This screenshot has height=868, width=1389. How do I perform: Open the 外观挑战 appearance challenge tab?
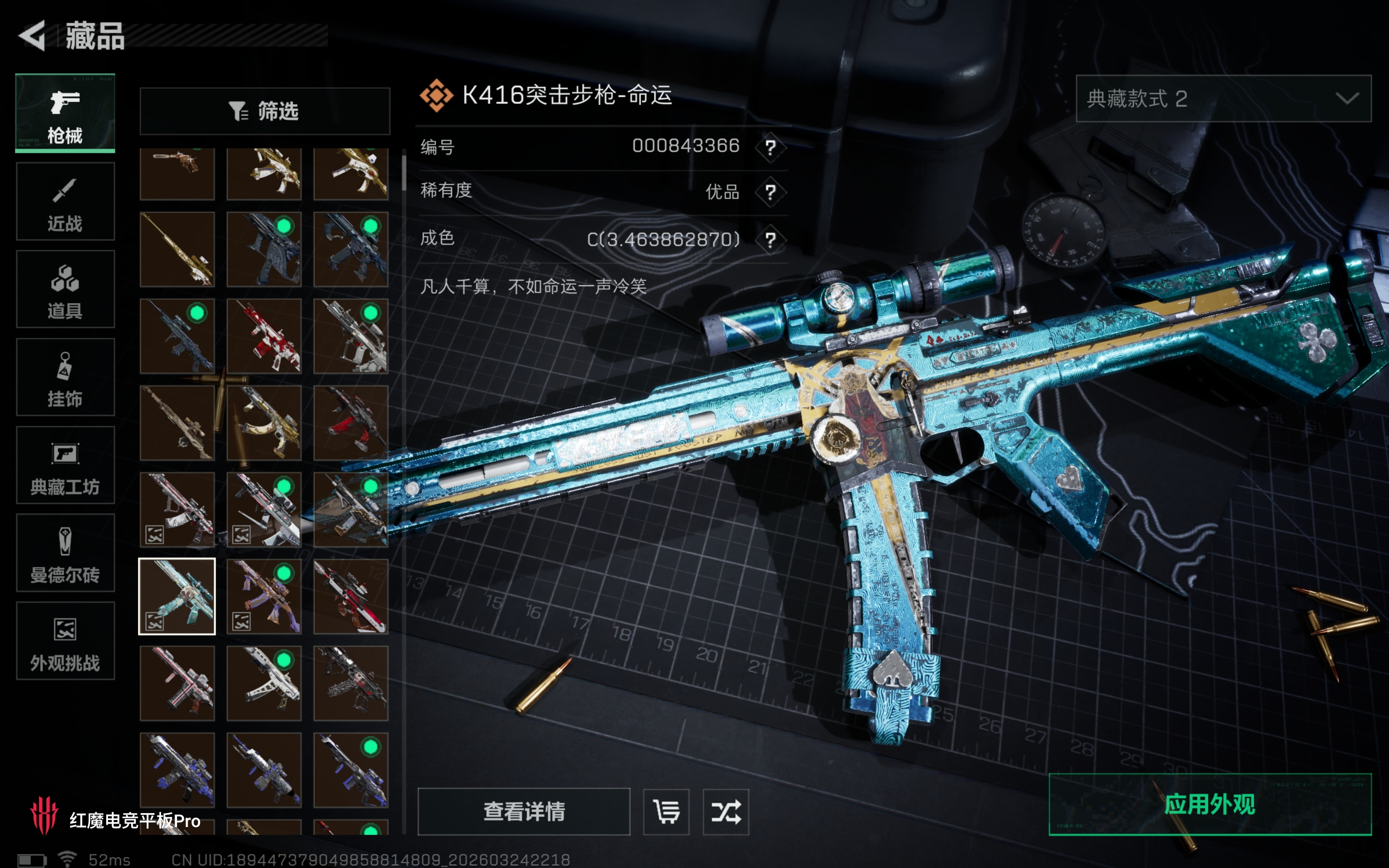(x=65, y=641)
